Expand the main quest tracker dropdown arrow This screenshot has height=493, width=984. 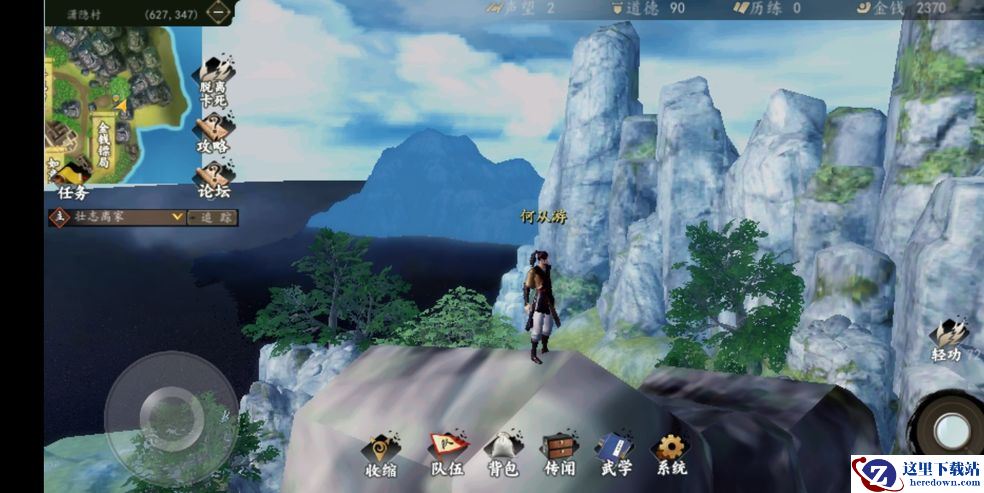tap(177, 216)
